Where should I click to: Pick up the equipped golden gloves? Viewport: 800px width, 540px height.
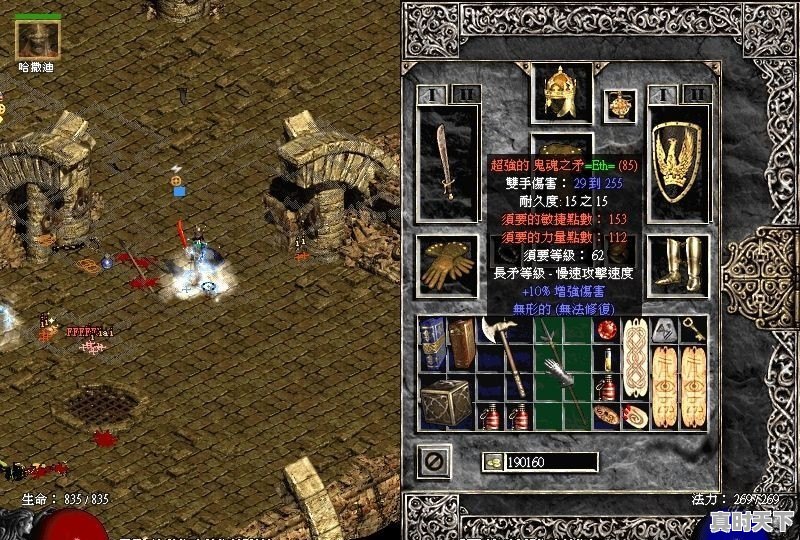click(447, 265)
